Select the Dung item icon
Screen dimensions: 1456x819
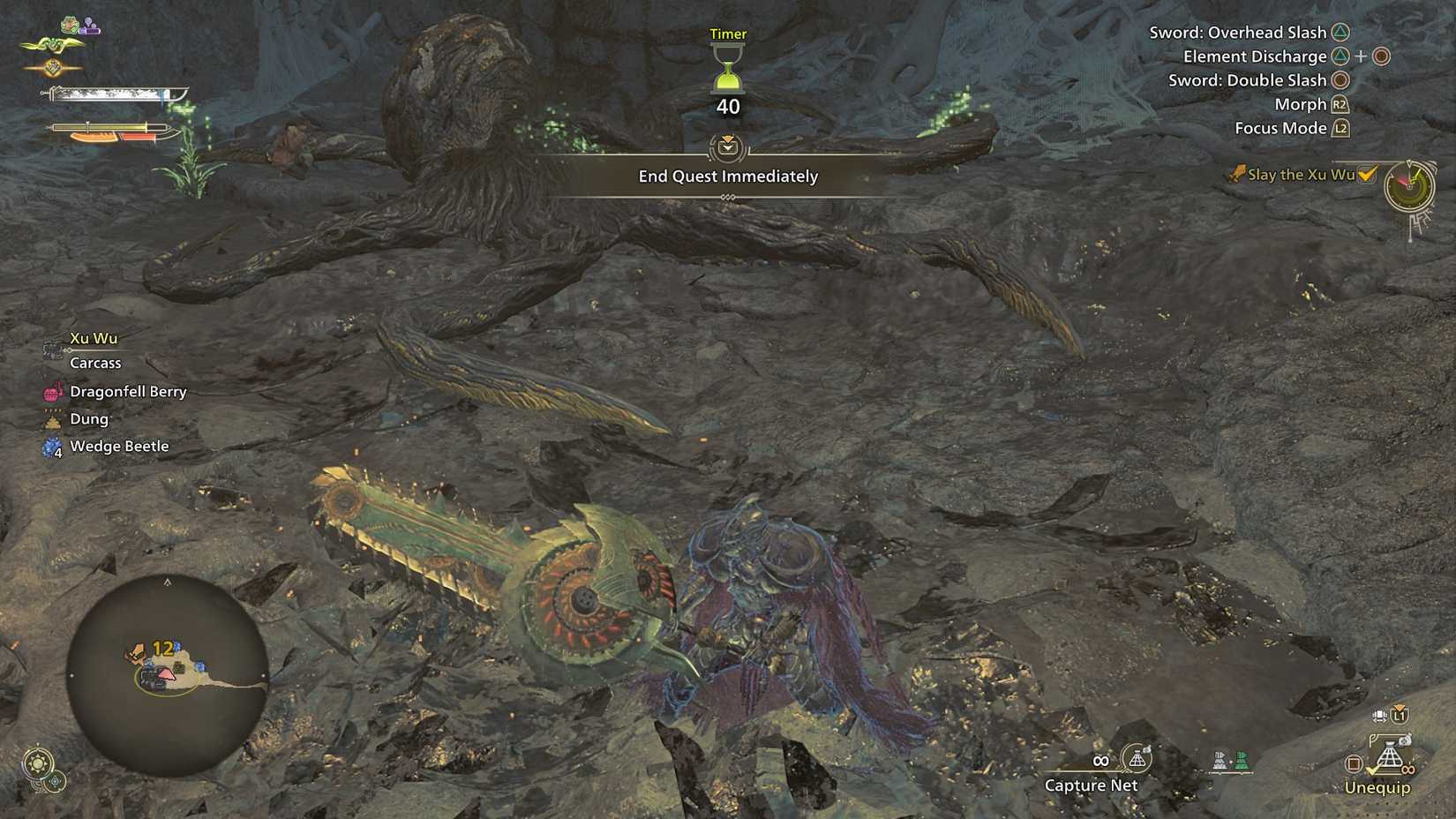[53, 419]
